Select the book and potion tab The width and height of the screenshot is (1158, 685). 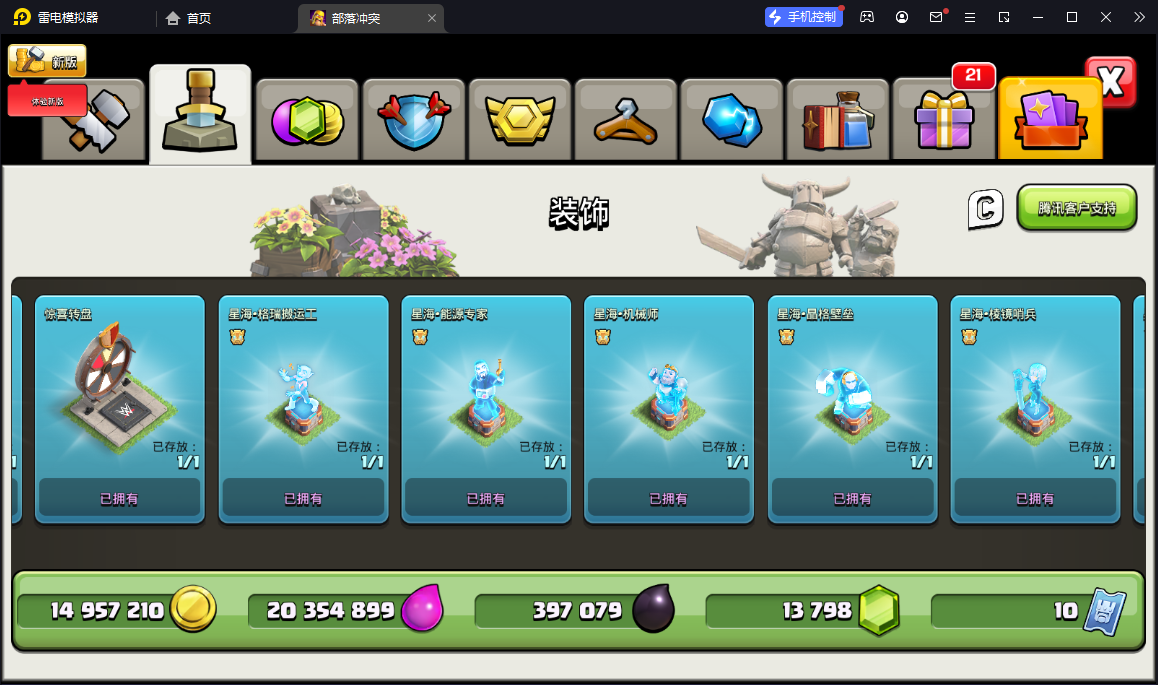click(838, 121)
